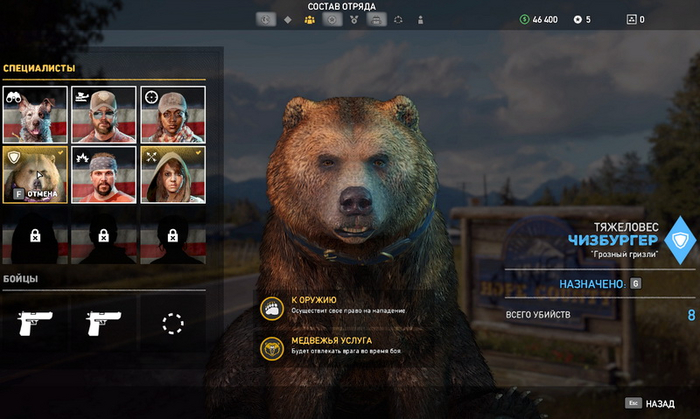Select the dog specialist Boomer portrait
This screenshot has height=419, width=700.
click(35, 114)
